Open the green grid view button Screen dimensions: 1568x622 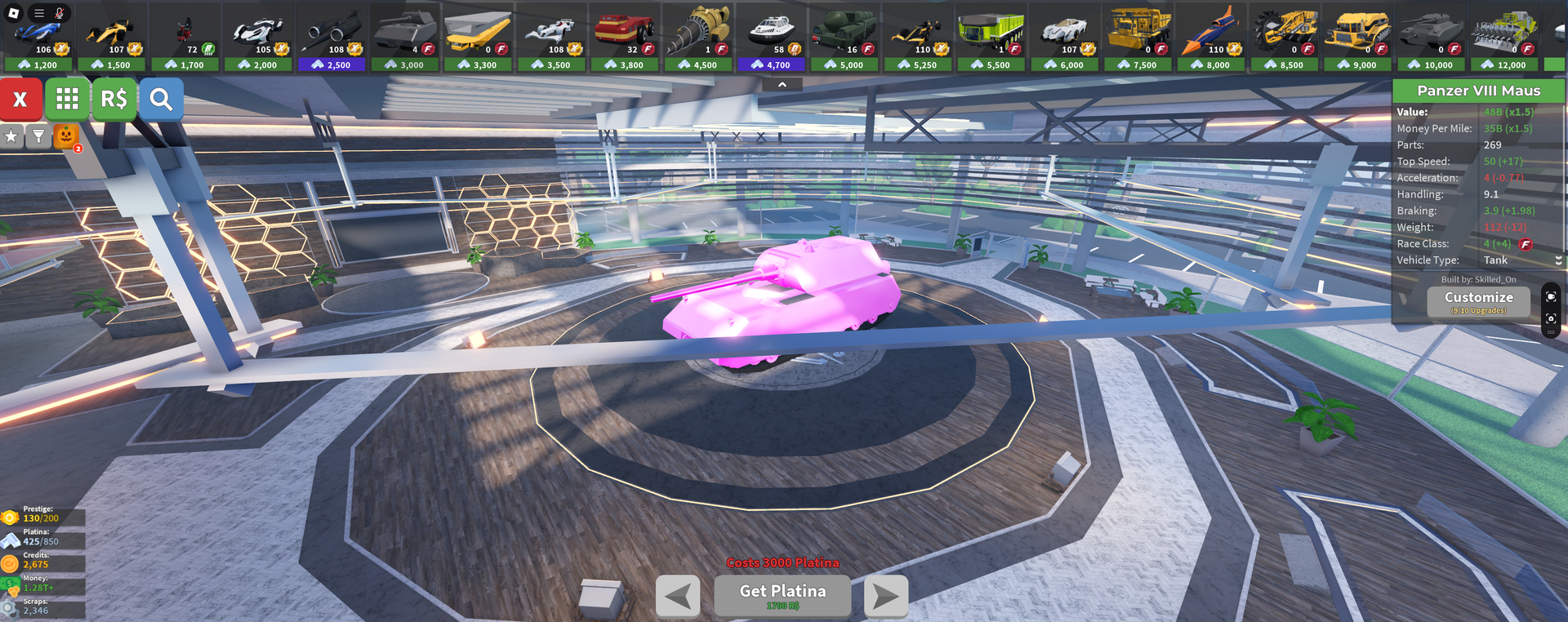[67, 100]
